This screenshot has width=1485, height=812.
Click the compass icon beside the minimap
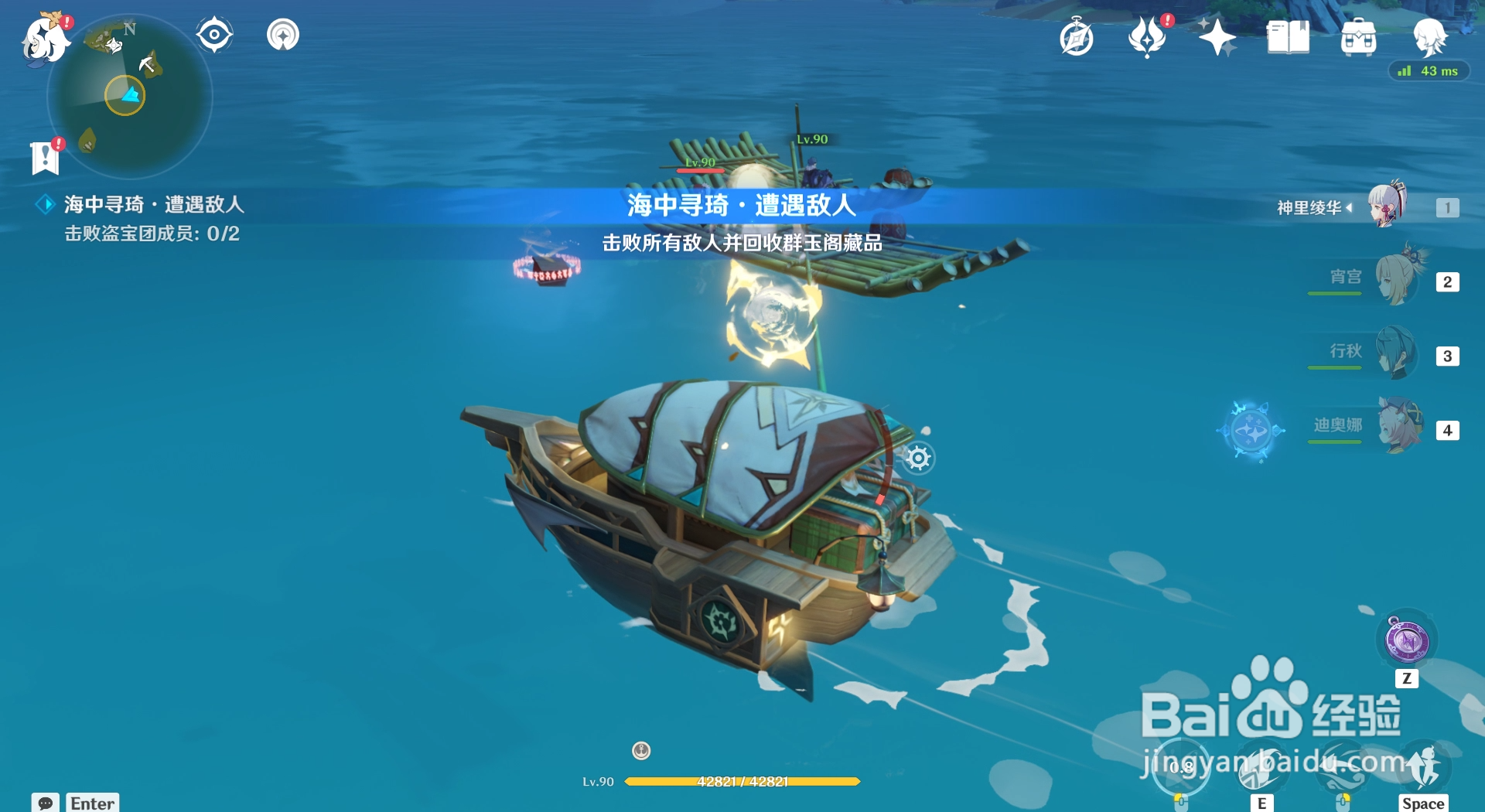point(213,33)
